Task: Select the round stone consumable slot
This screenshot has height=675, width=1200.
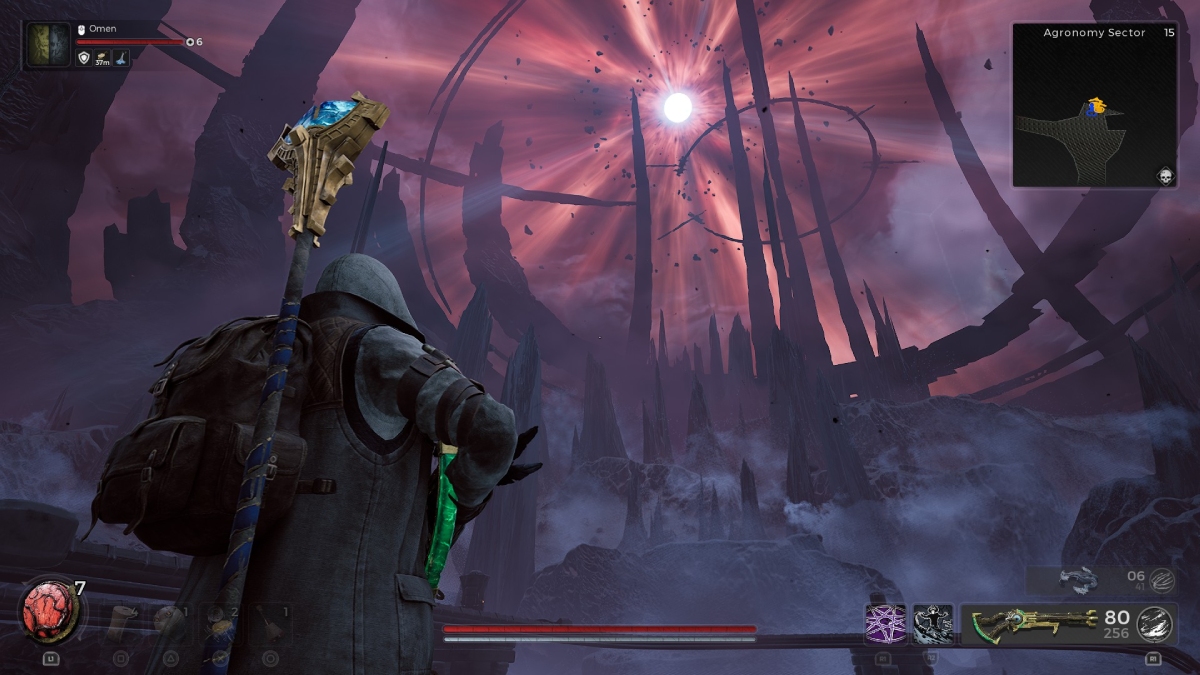Action: 172,620
